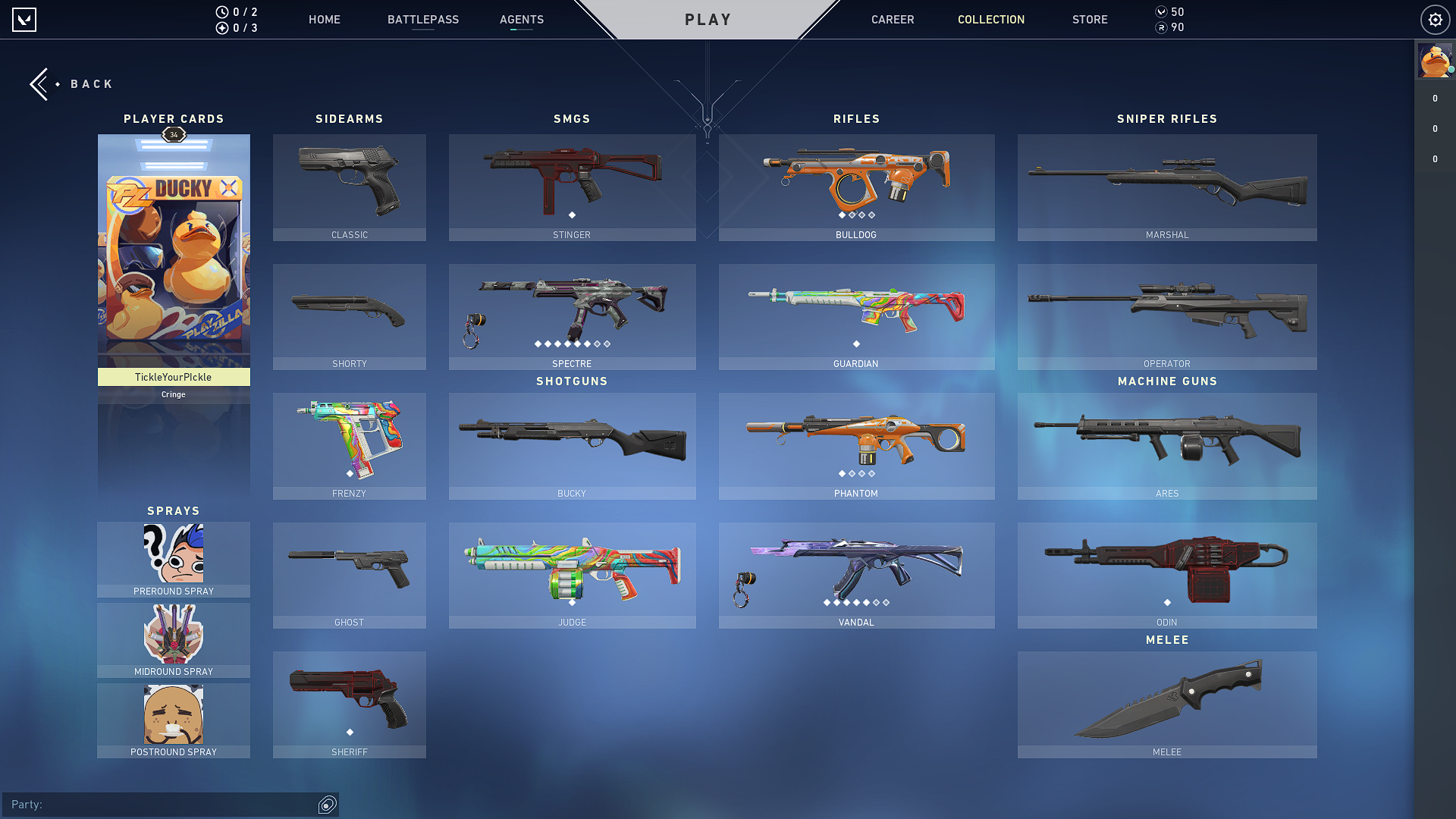Open the Sheriff weapon slot
This screenshot has width=1456, height=819.
point(350,704)
